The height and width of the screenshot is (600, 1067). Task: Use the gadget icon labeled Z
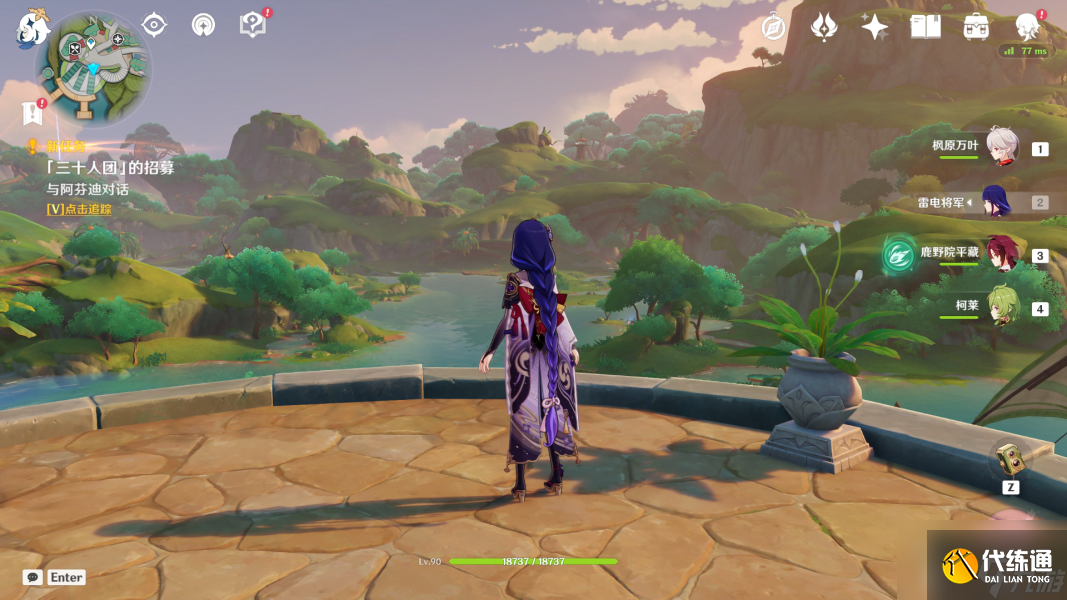tap(1010, 460)
